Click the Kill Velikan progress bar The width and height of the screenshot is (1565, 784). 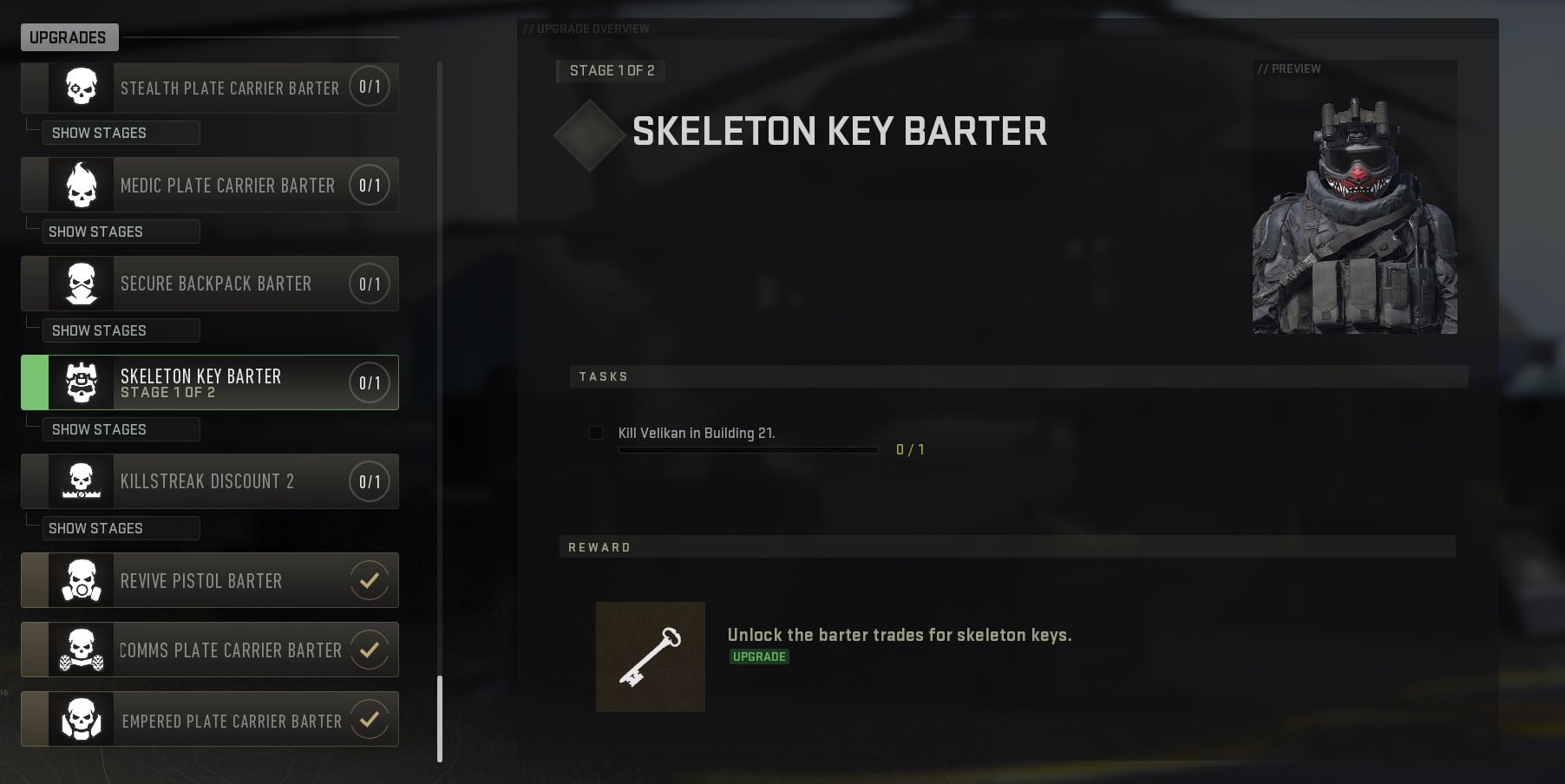coord(748,450)
